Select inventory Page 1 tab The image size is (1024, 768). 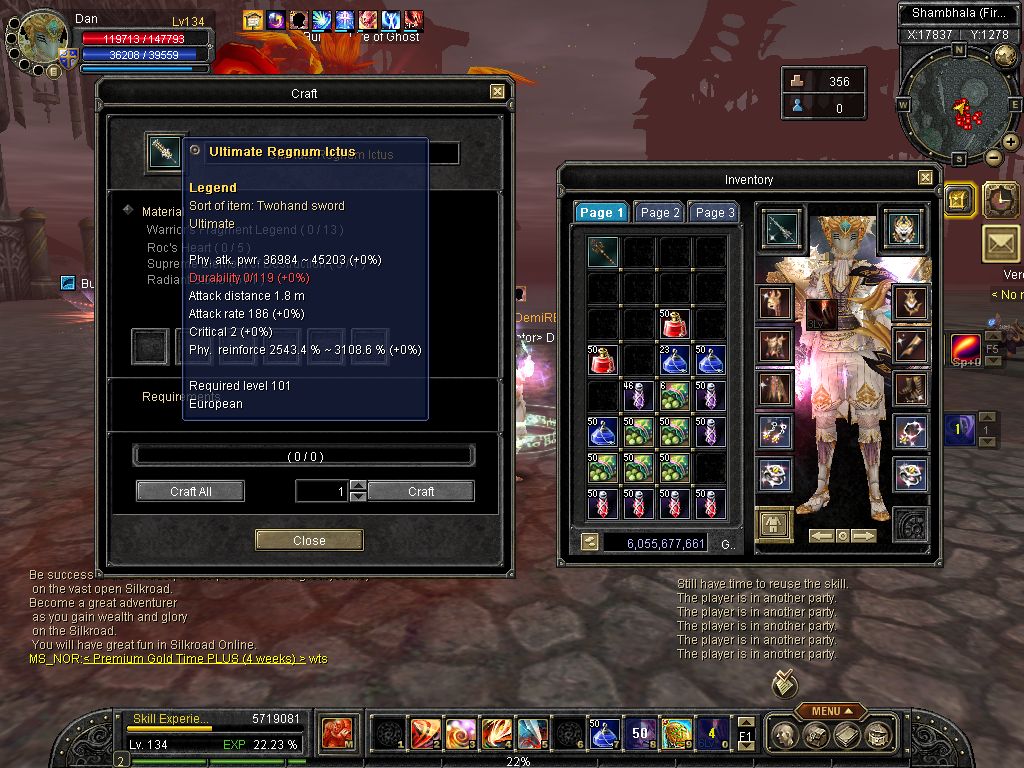click(x=601, y=213)
